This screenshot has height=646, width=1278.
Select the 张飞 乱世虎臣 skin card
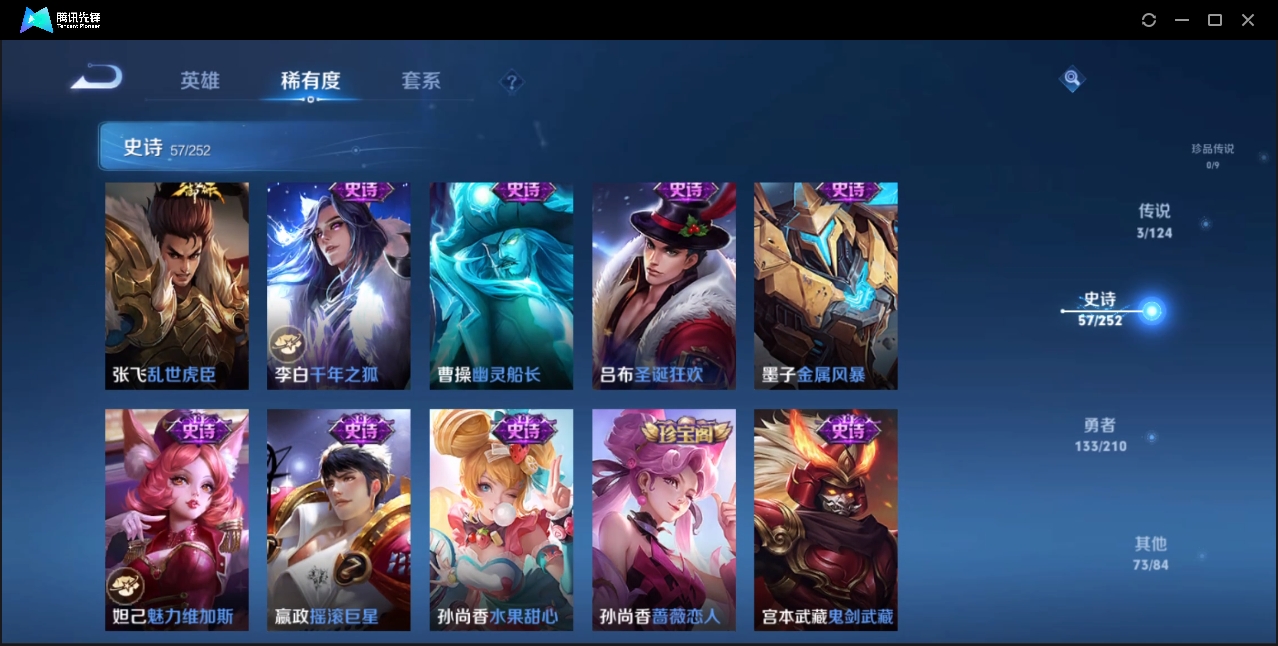[177, 286]
